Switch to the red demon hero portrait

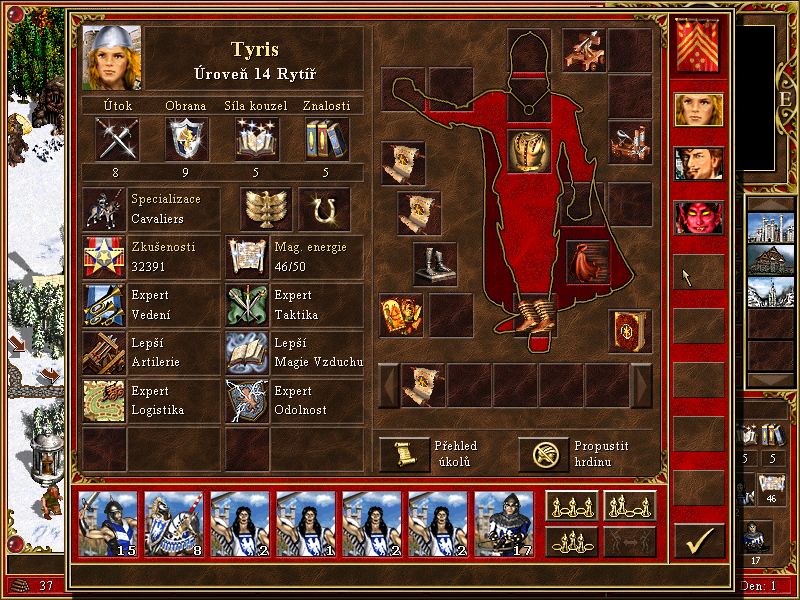[x=698, y=216]
